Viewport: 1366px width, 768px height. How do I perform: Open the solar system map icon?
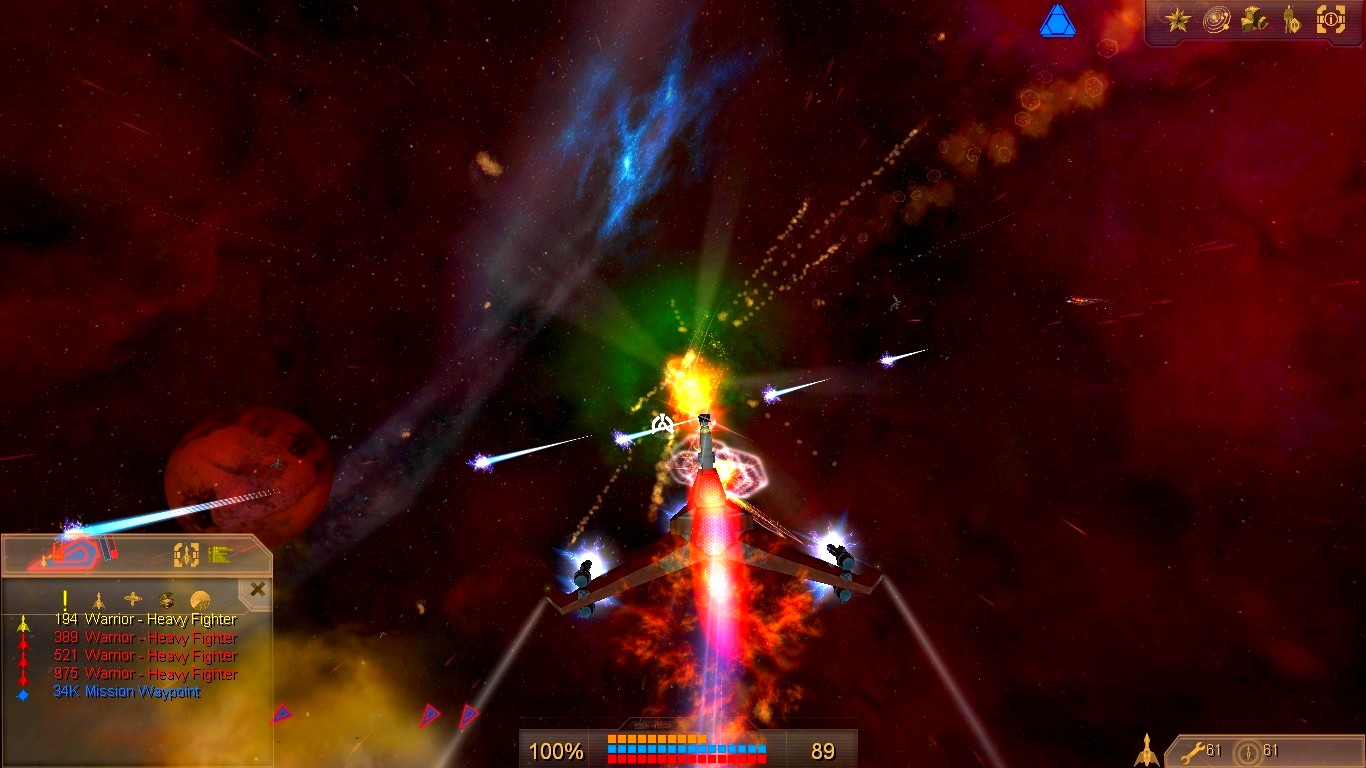coord(1217,19)
